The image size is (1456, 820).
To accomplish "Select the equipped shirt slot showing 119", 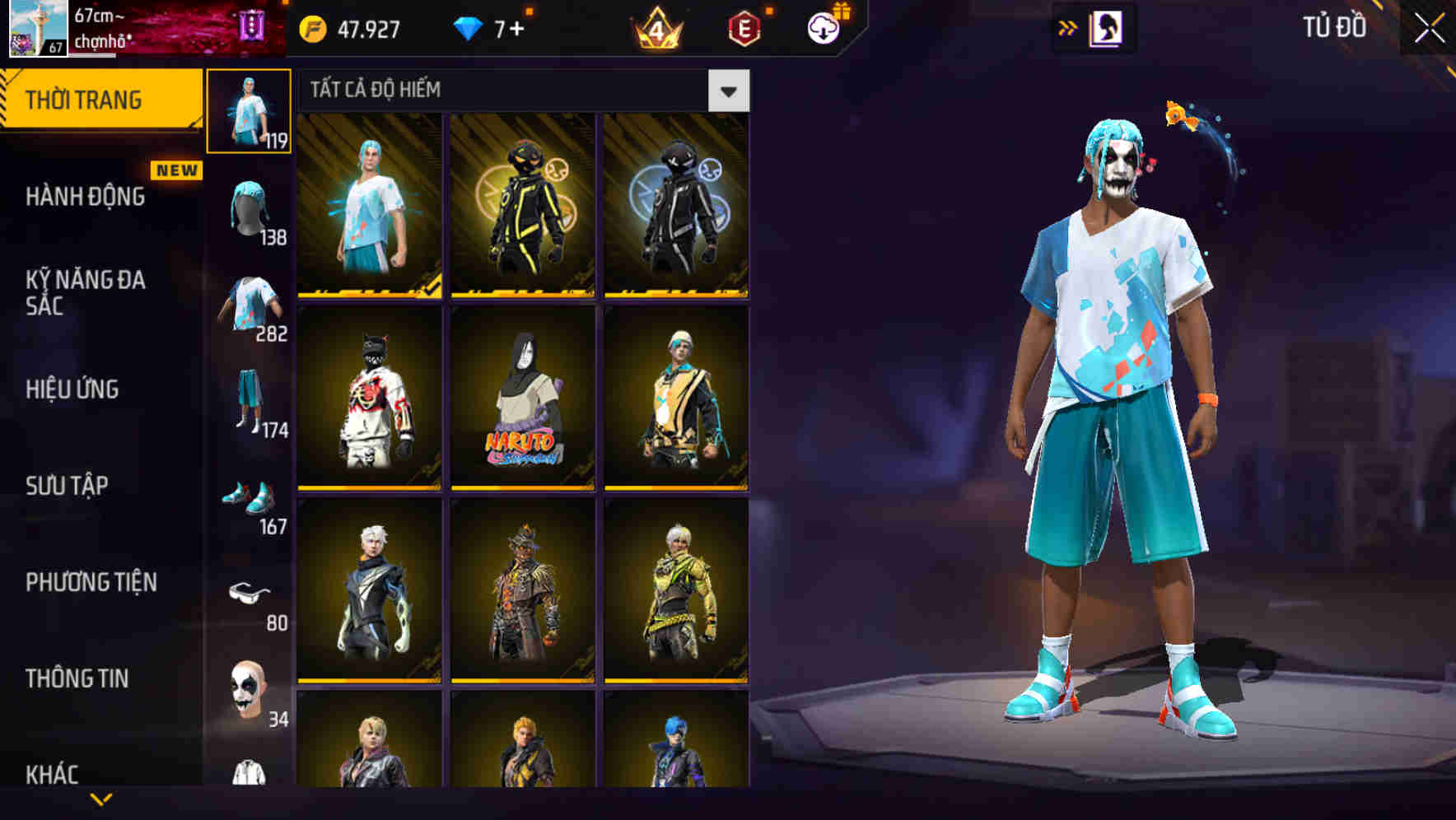I will pyautogui.click(x=247, y=111).
